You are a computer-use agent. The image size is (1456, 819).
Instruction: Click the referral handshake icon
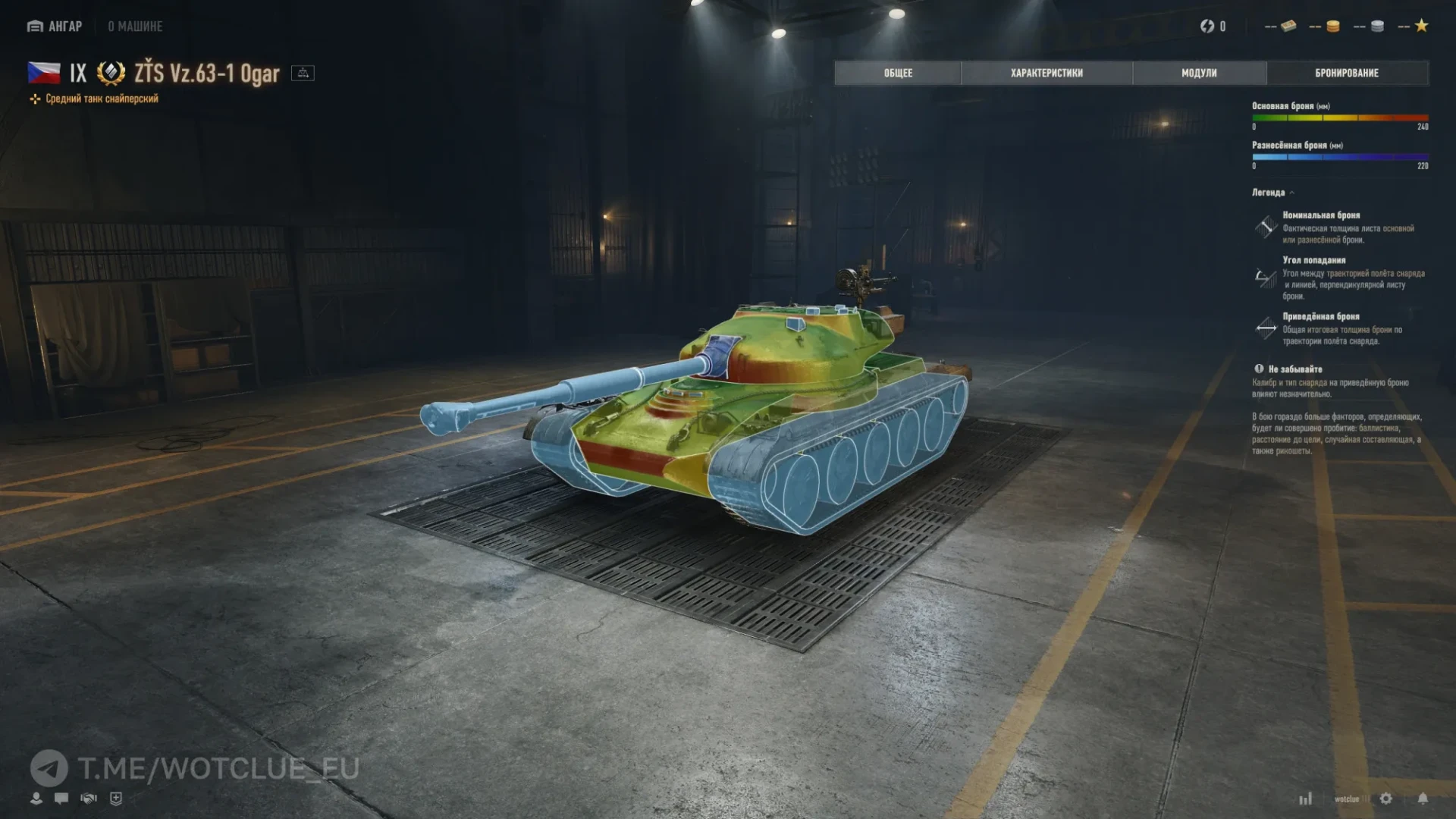pos(89,798)
